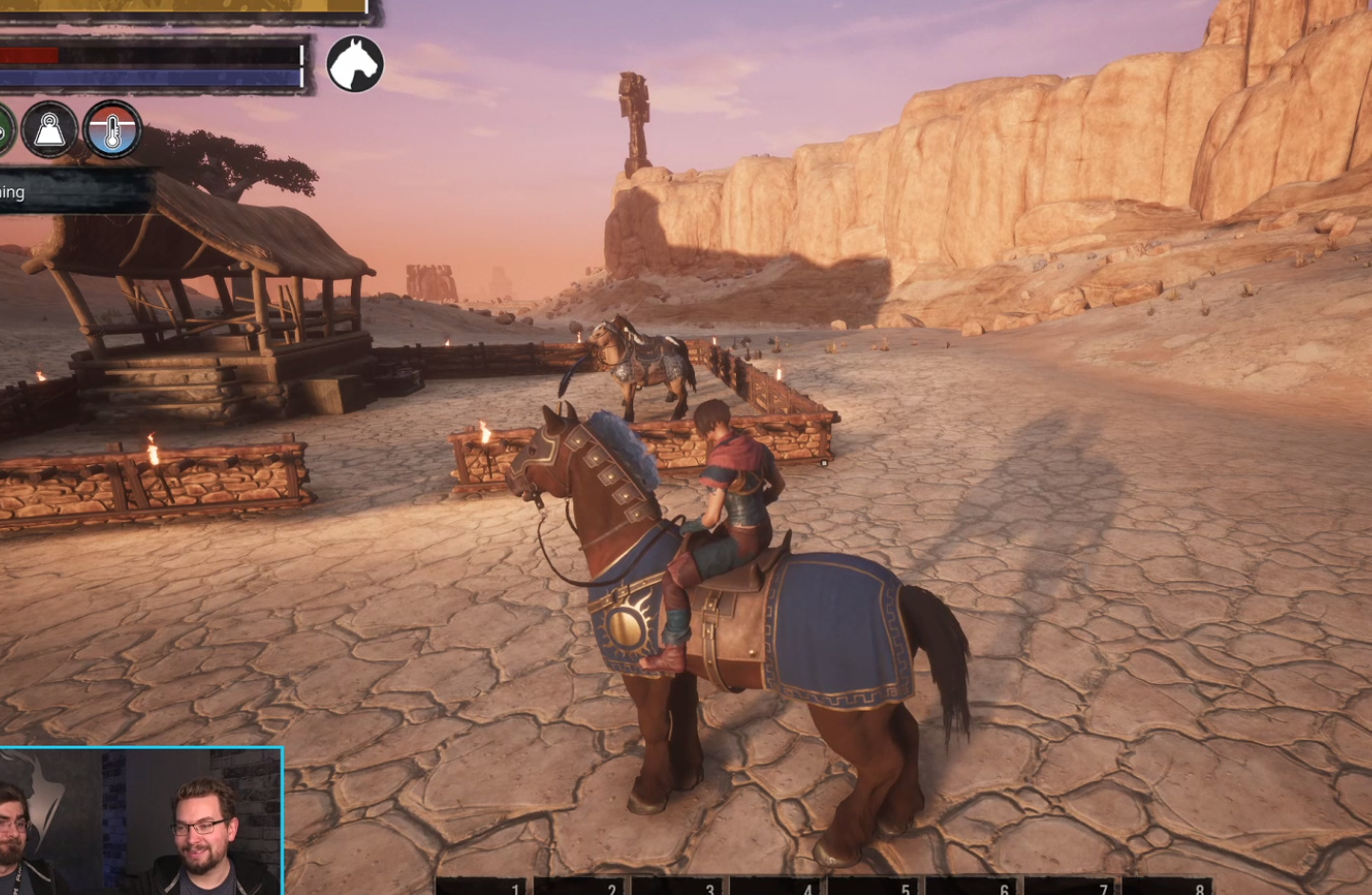
Task: Click the thermometer temperature status icon
Action: tap(112, 129)
